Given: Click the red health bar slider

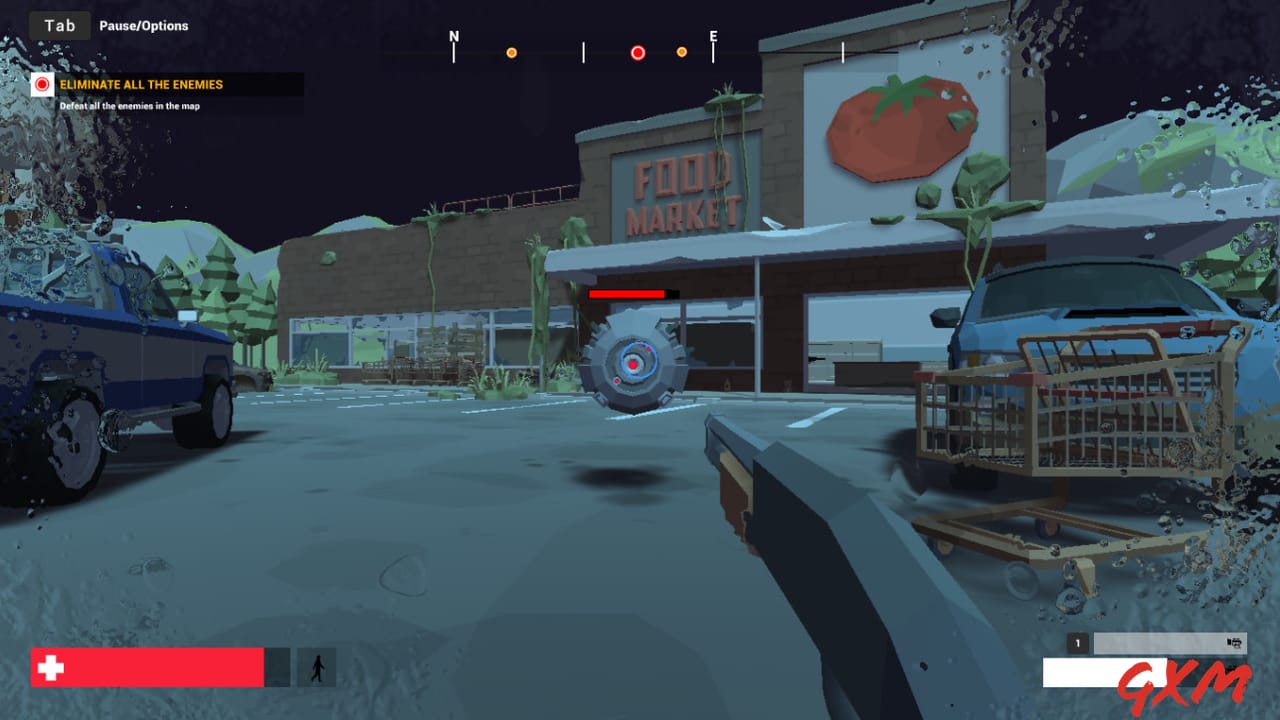Looking at the screenshot, I should click(150, 667).
